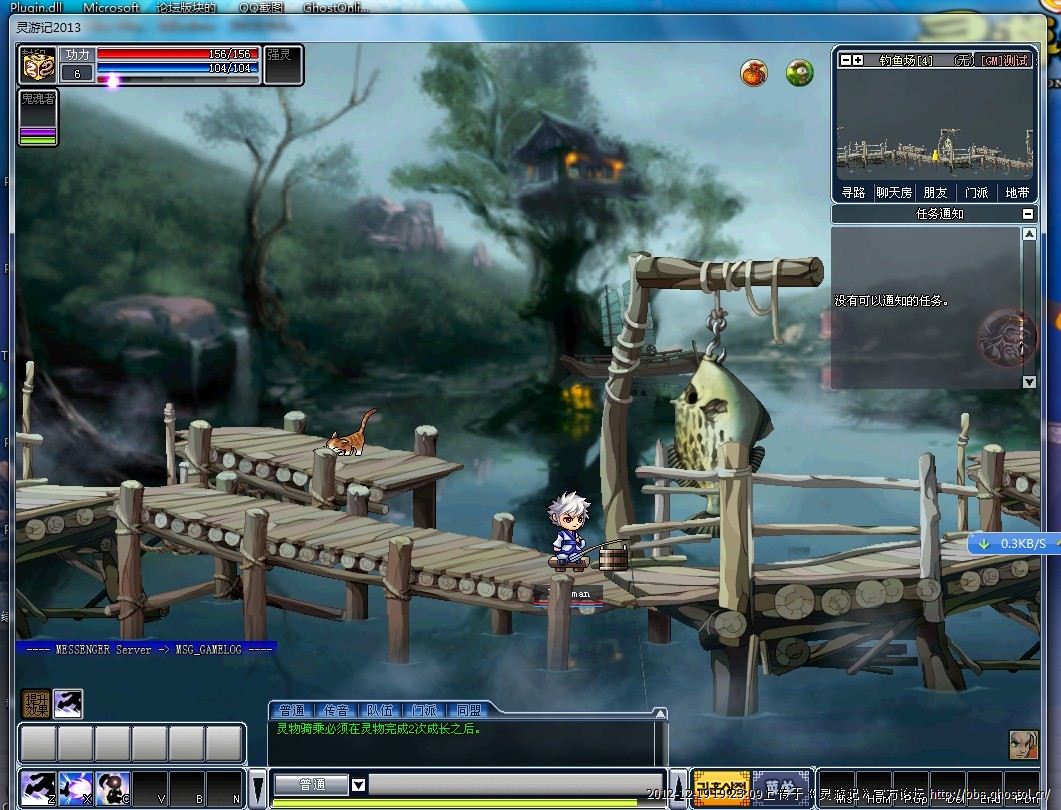Open the 朋友 friends list
The height and width of the screenshot is (810, 1061).
click(935, 193)
